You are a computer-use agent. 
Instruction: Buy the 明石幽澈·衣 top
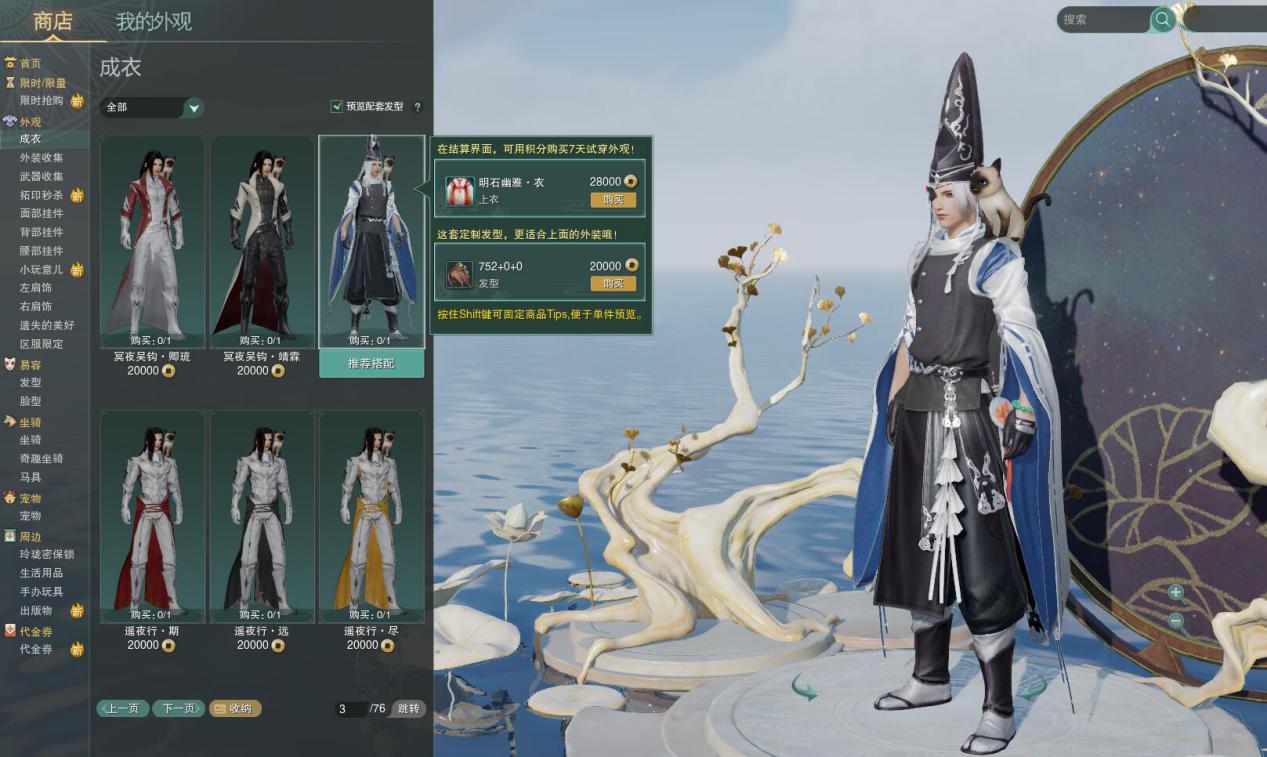click(x=613, y=200)
